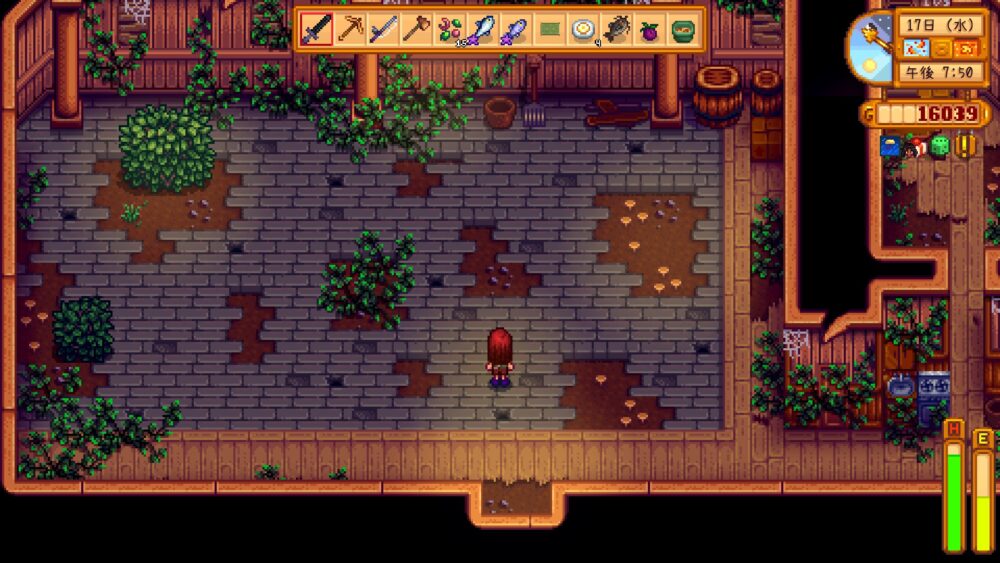
Task: Choose the green square item slot
Action: (549, 29)
